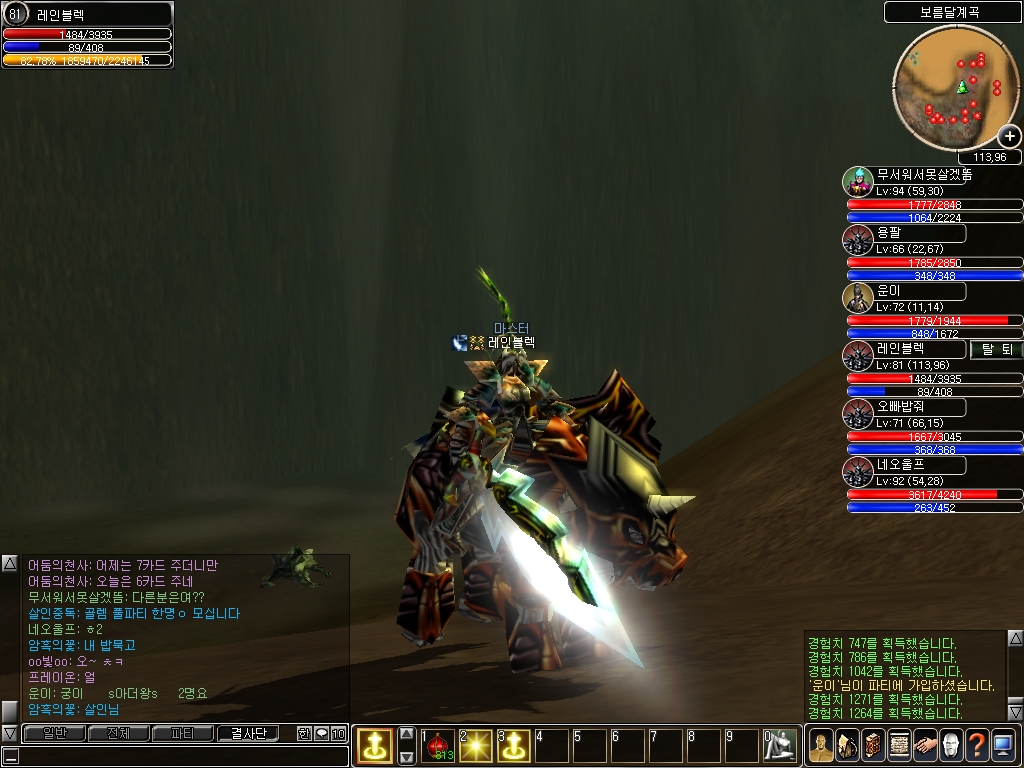1024x768 pixels.
Task: Activate the starburst skill in slot 2
Action: coord(477,745)
